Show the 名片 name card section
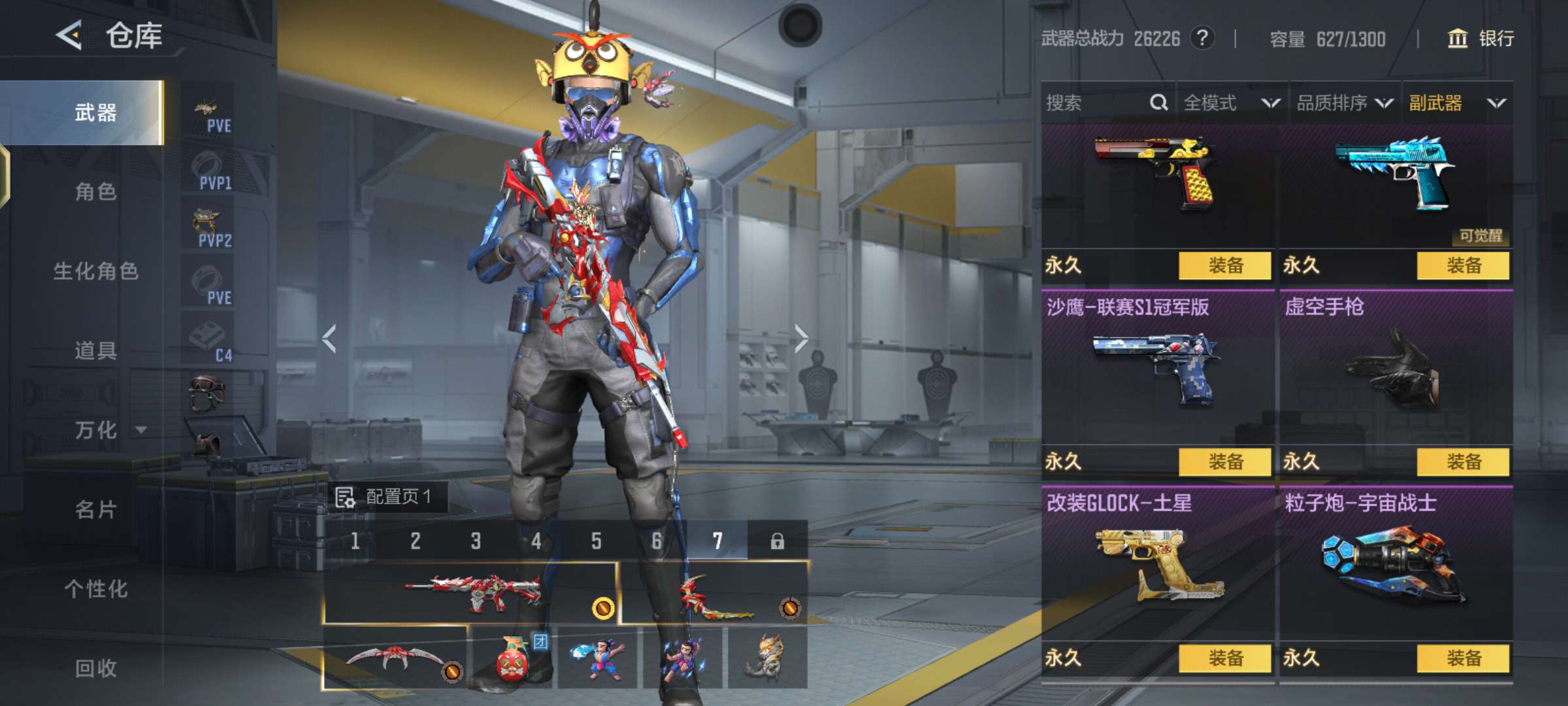The width and height of the screenshot is (1568, 706). 95,509
